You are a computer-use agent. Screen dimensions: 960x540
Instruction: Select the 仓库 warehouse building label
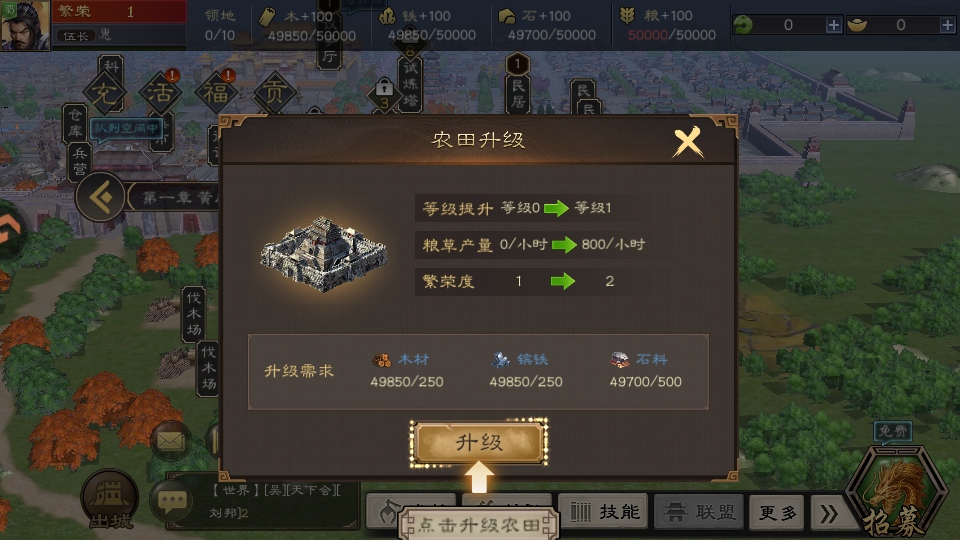tap(77, 122)
